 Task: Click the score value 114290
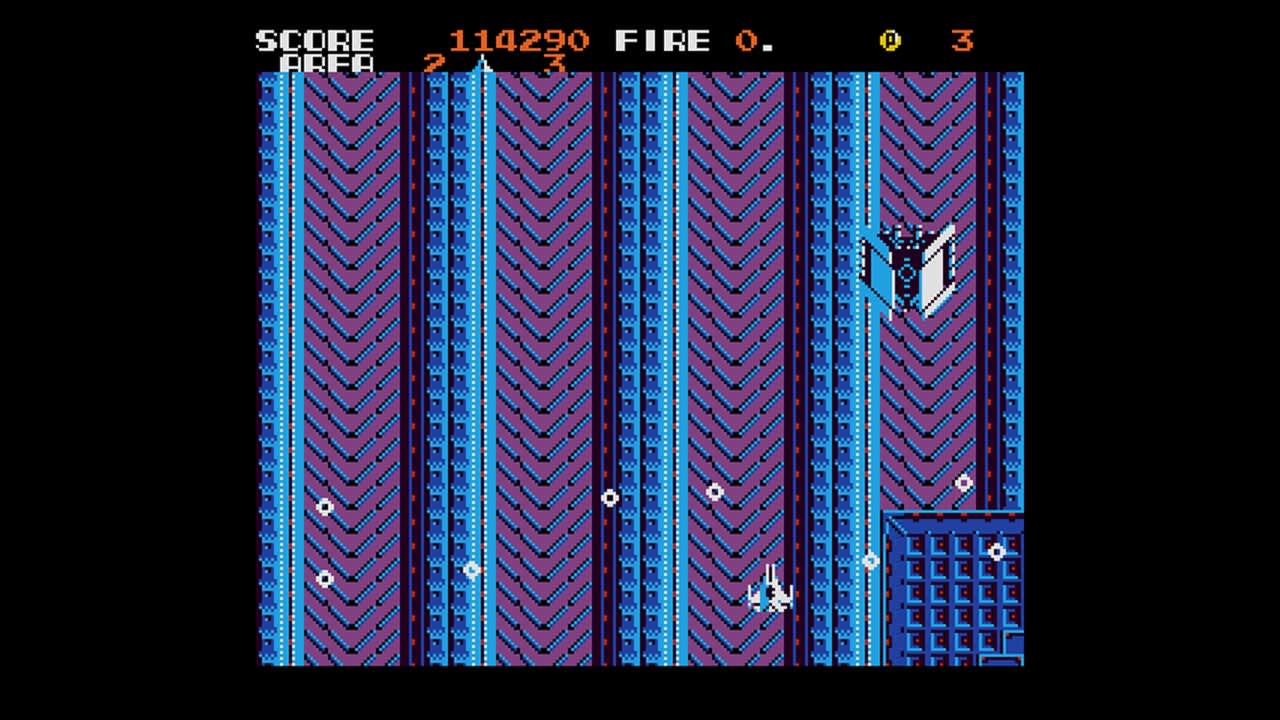click(x=518, y=40)
